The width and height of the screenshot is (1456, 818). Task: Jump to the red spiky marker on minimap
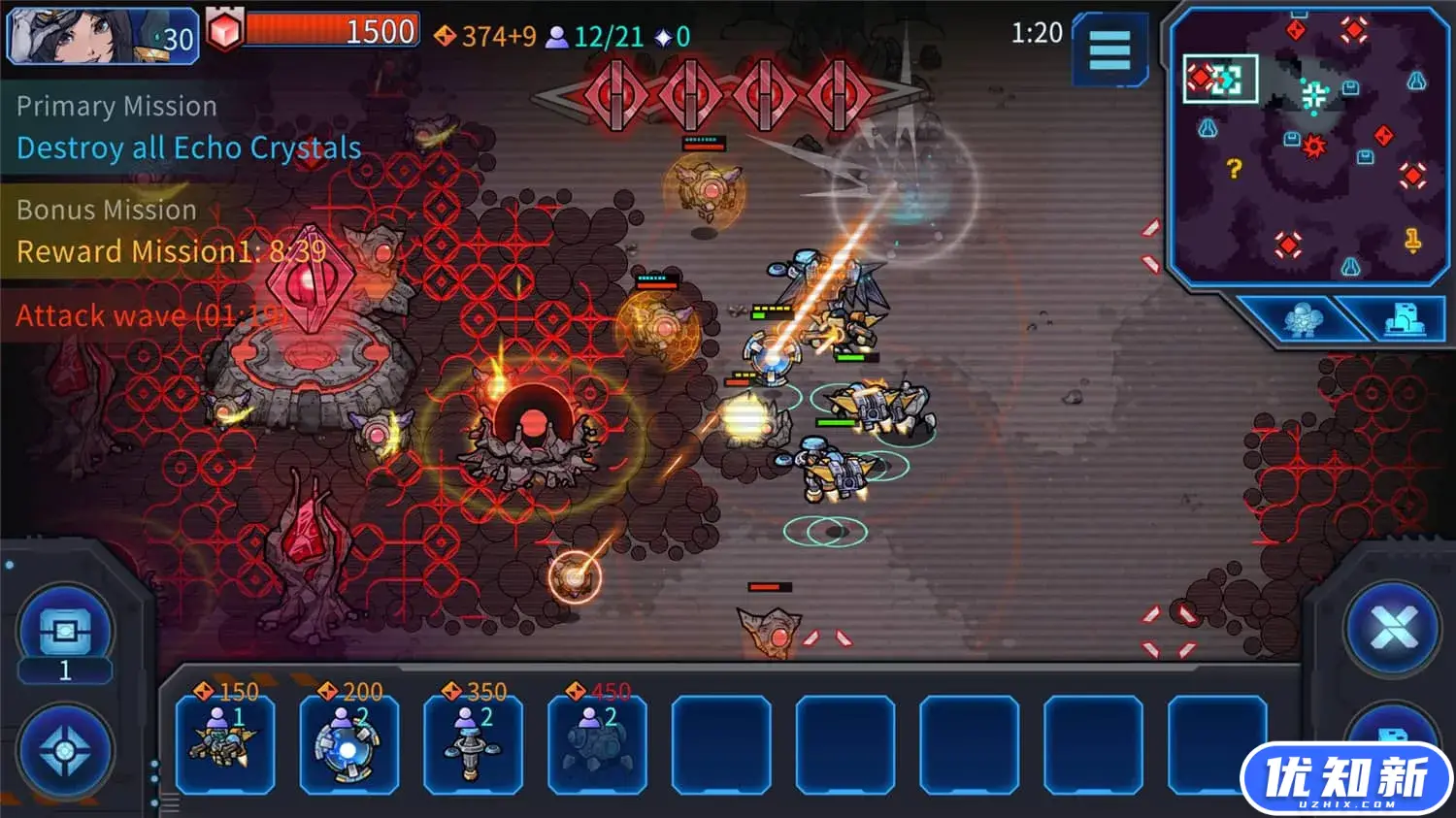pos(1313,146)
